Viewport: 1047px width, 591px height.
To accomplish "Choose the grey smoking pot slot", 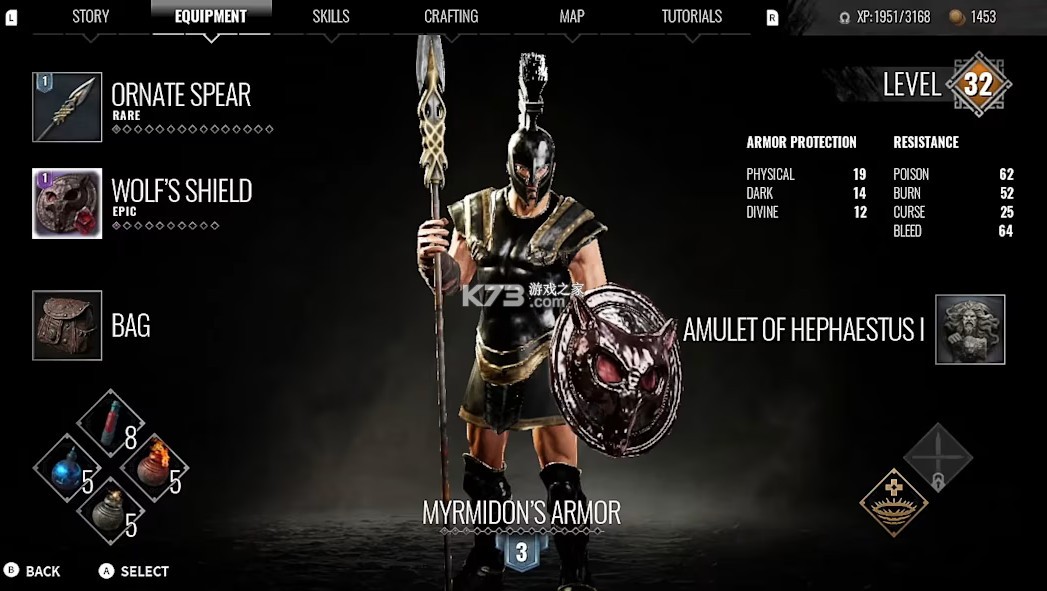I will [111, 512].
